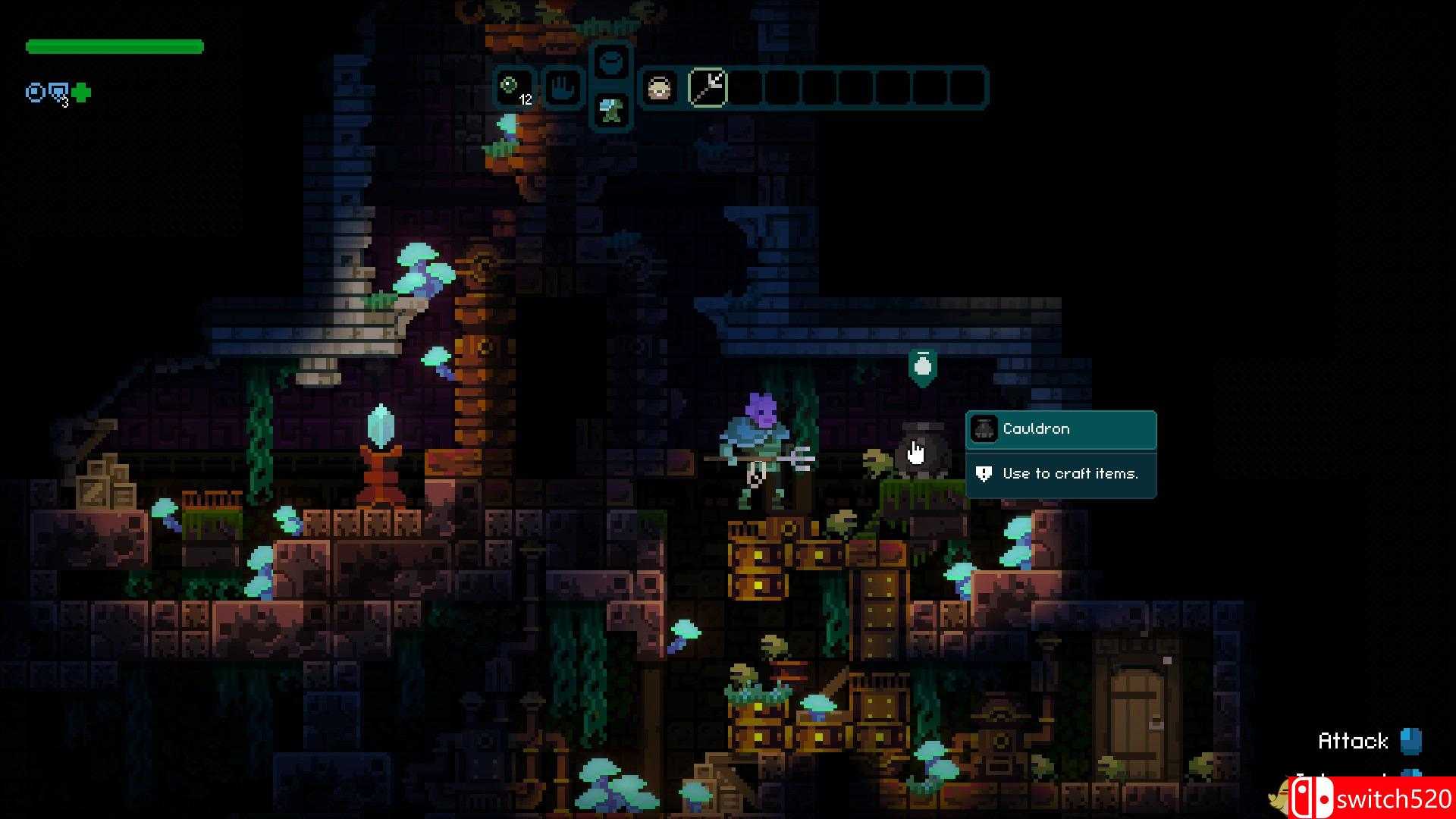Click the green plus status icon
Viewport: 1456px width, 819px height.
coord(82,93)
